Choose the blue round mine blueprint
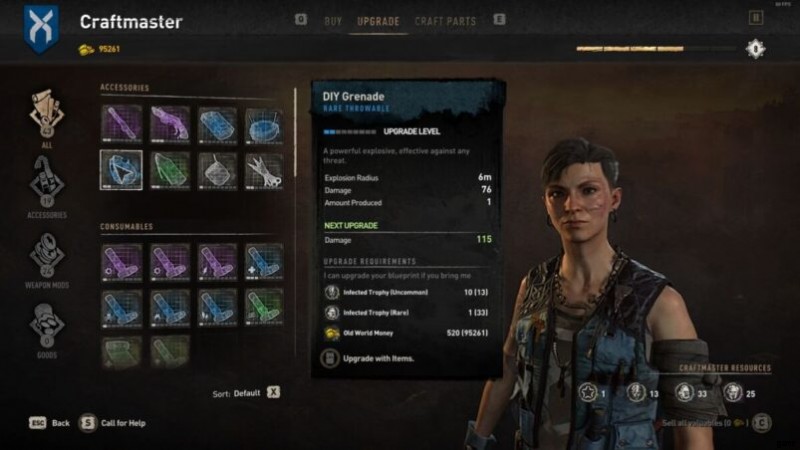 (264, 125)
